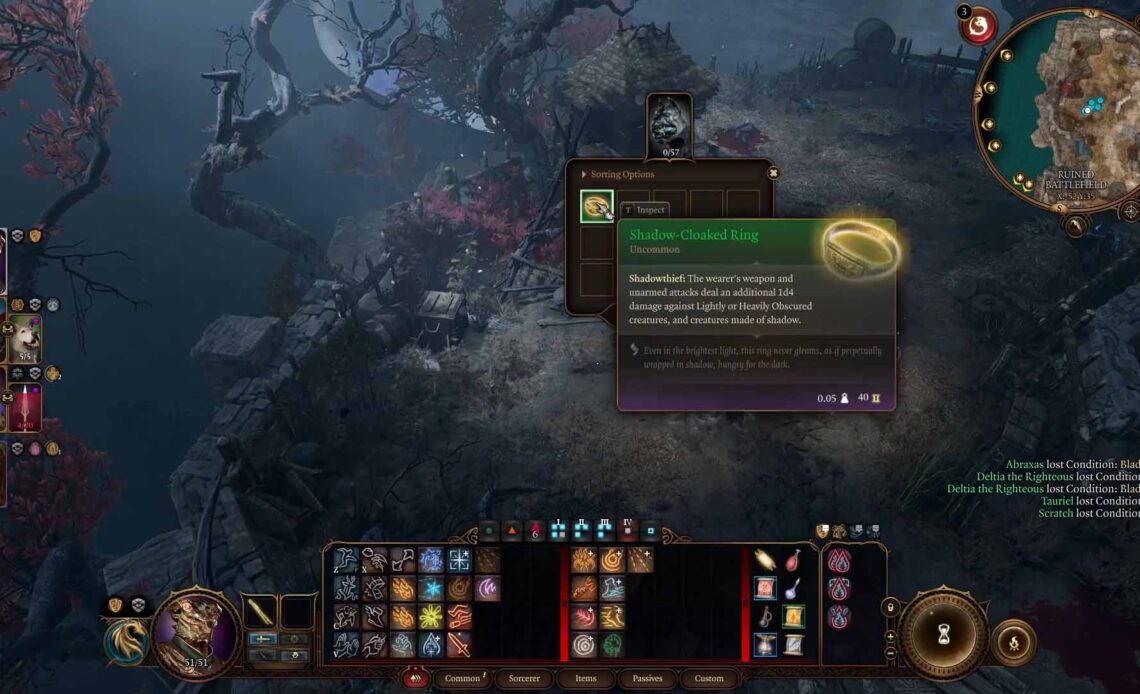Image resolution: width=1140 pixels, height=694 pixels.
Task: Use the sword attack ability icon
Action: click(x=459, y=644)
